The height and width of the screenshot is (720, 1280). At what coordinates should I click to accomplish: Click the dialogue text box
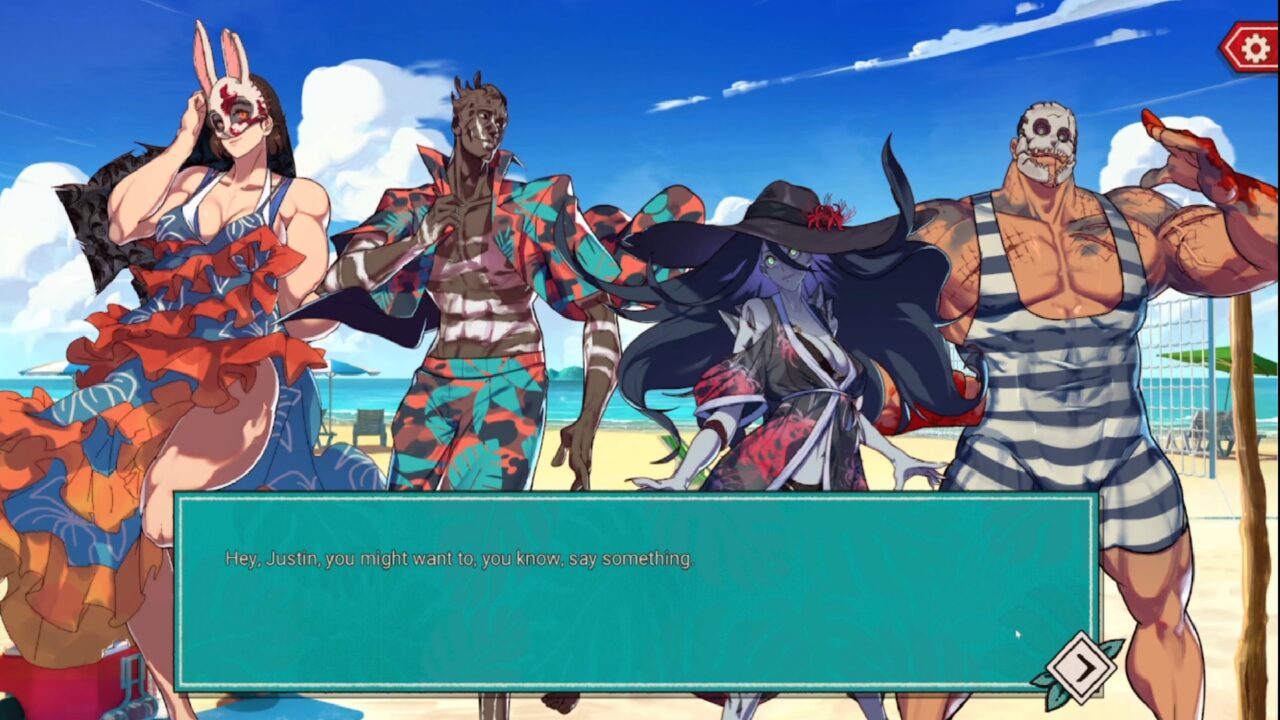[636, 590]
